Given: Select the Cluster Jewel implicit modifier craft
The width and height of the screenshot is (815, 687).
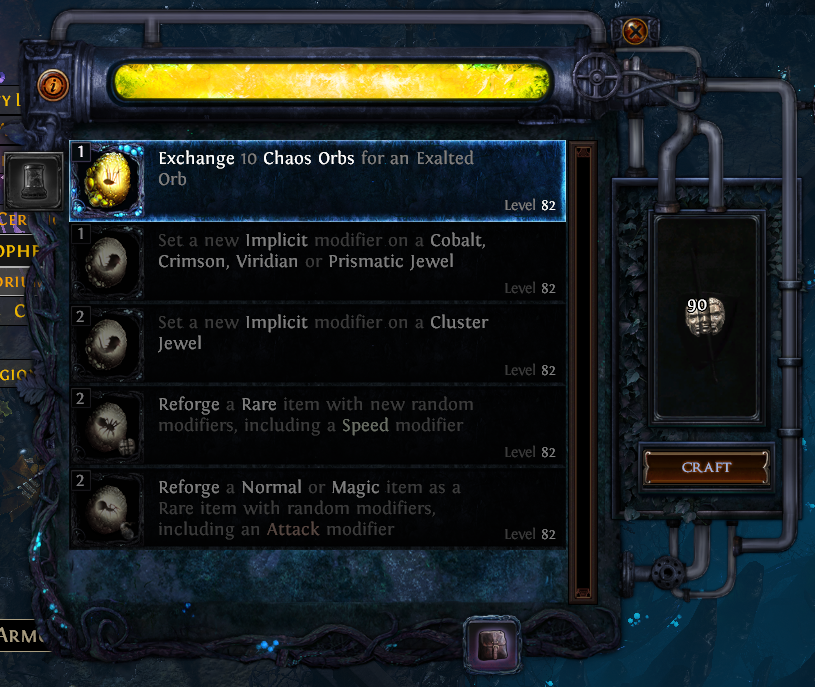Looking at the screenshot, I should (x=317, y=343).
